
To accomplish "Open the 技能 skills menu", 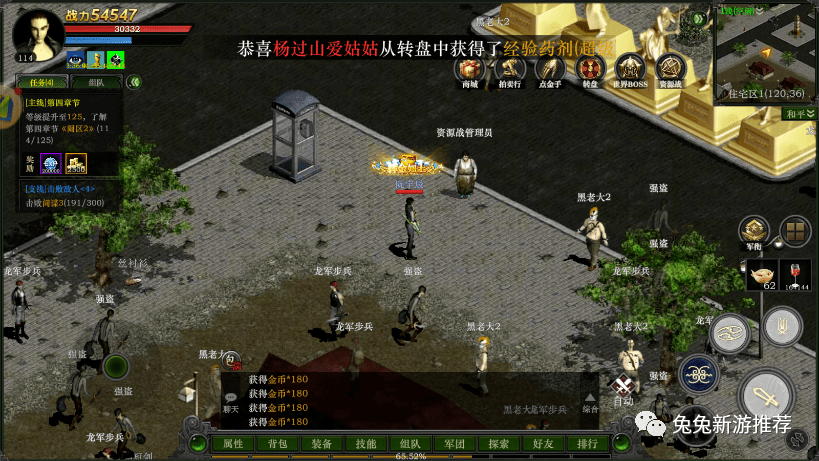I will 366,443.
